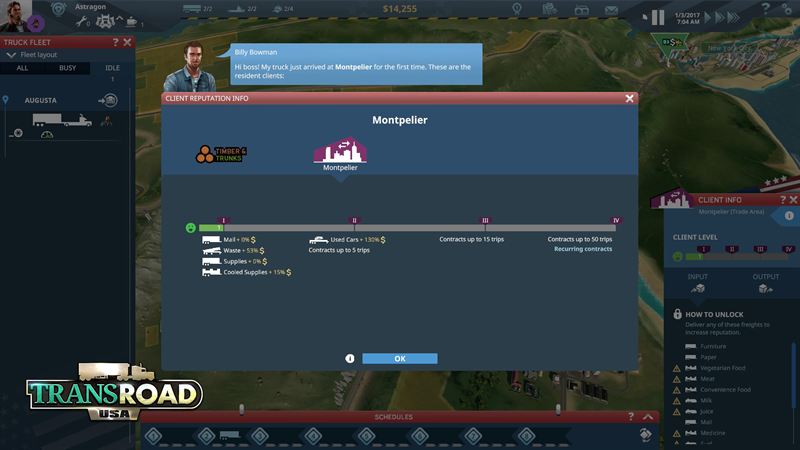Click the Astragon player portrait
Image resolution: width=800 pixels, height=450 pixels.
click(x=17, y=14)
